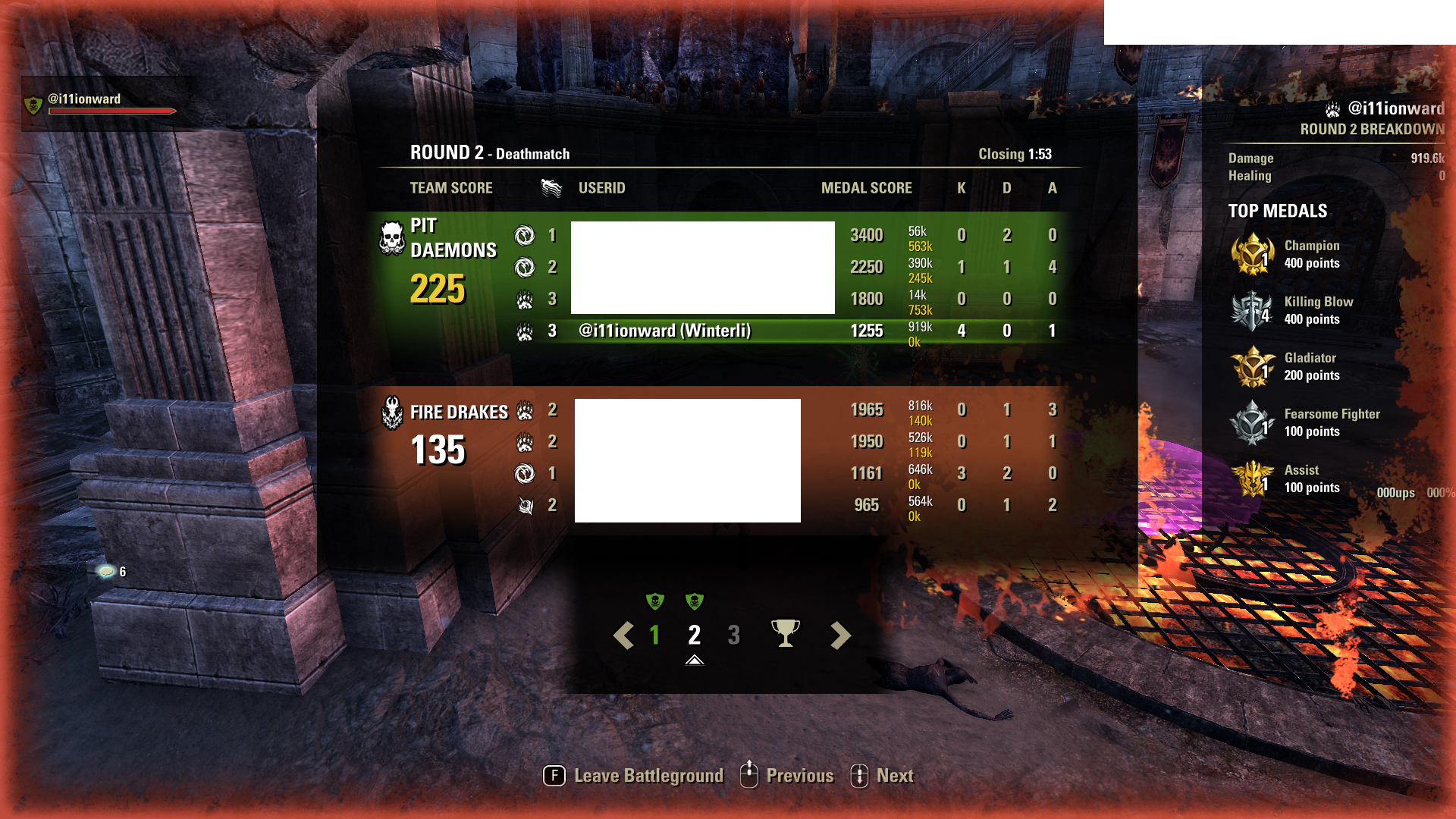This screenshot has height=819, width=1456.
Task: Select the Assist medal icon
Action: pos(1253,479)
